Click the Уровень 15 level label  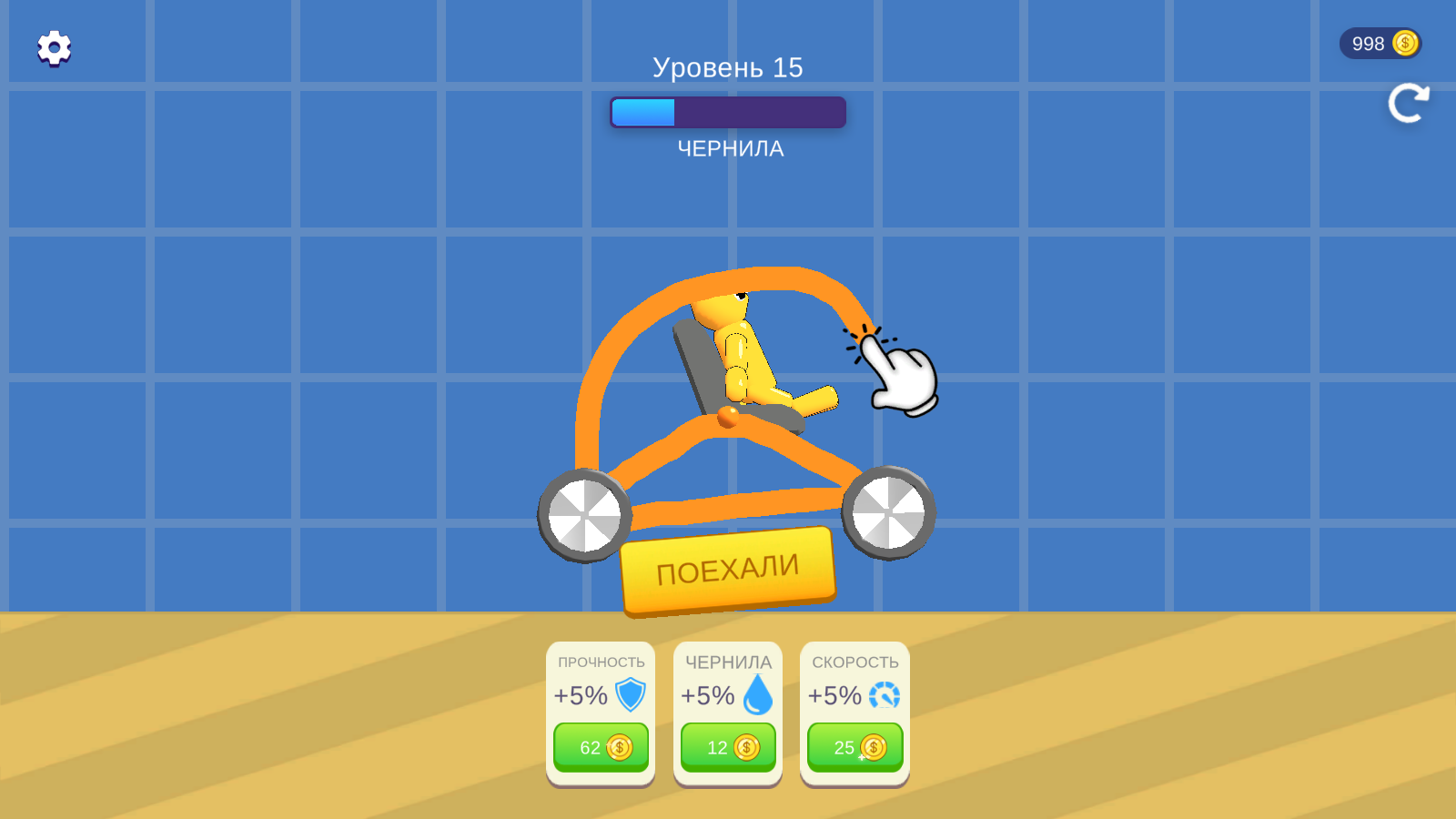728,66
